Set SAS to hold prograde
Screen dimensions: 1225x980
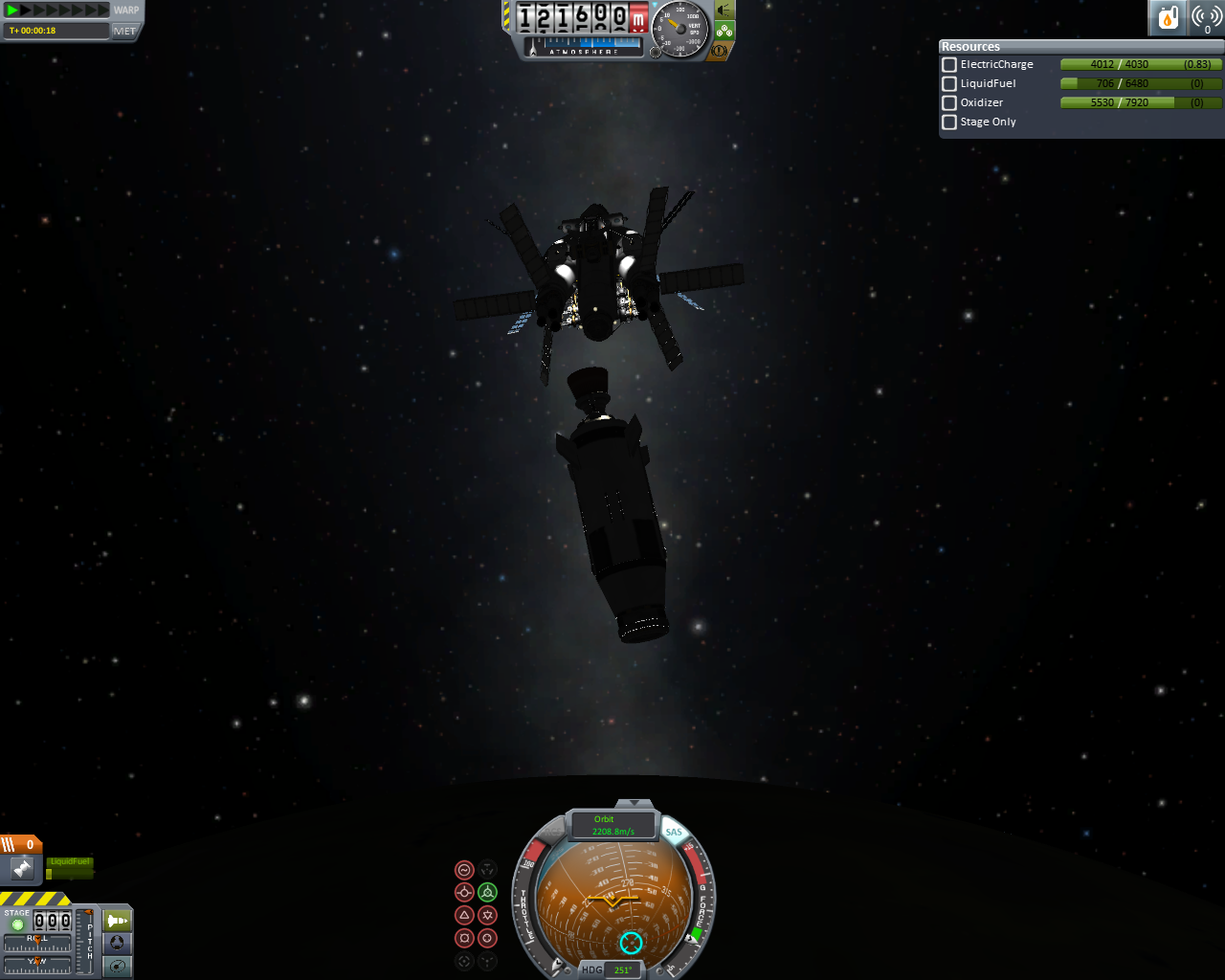pyautogui.click(x=464, y=893)
